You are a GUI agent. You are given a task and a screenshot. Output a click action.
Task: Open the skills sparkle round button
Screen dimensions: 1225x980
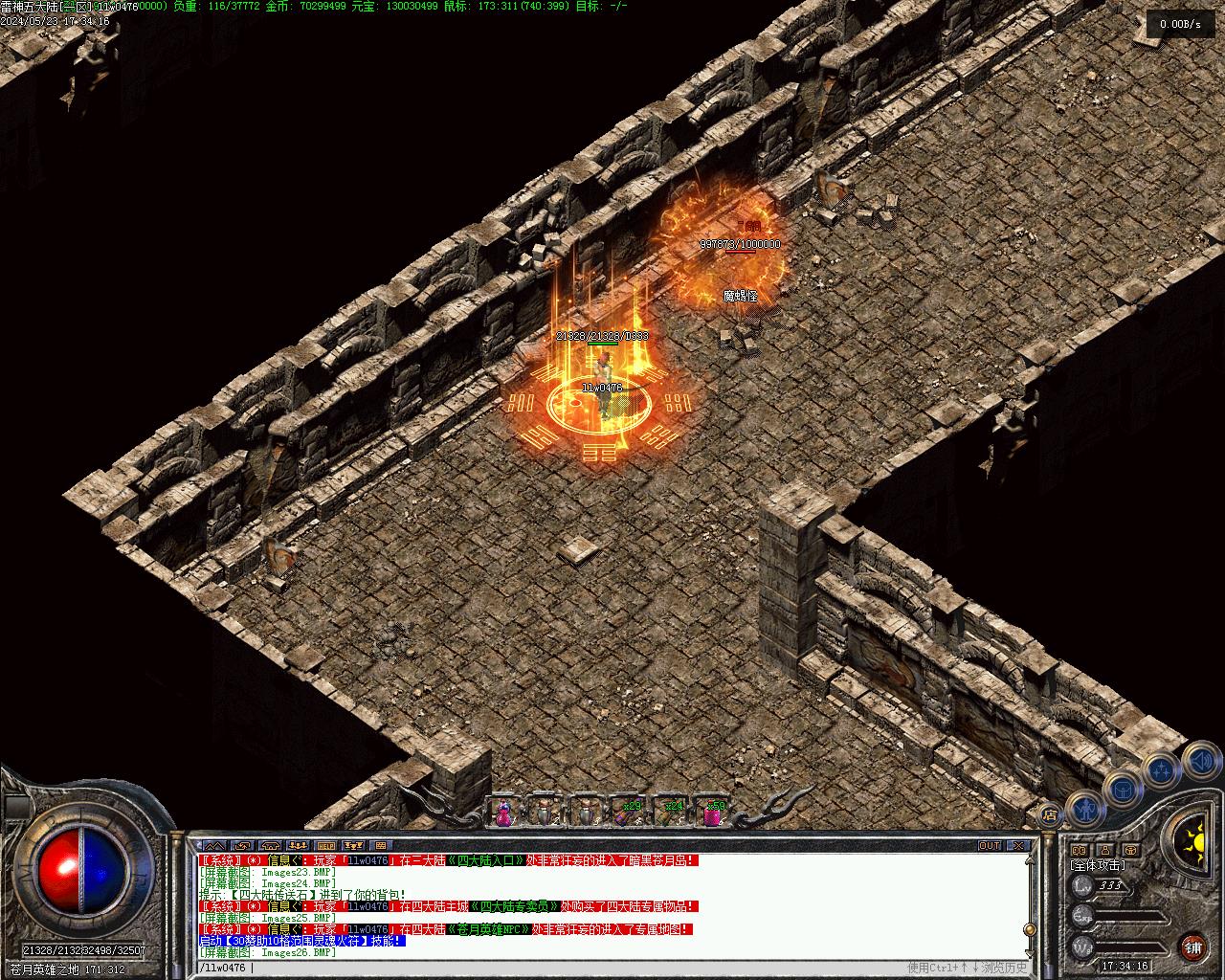[1160, 768]
